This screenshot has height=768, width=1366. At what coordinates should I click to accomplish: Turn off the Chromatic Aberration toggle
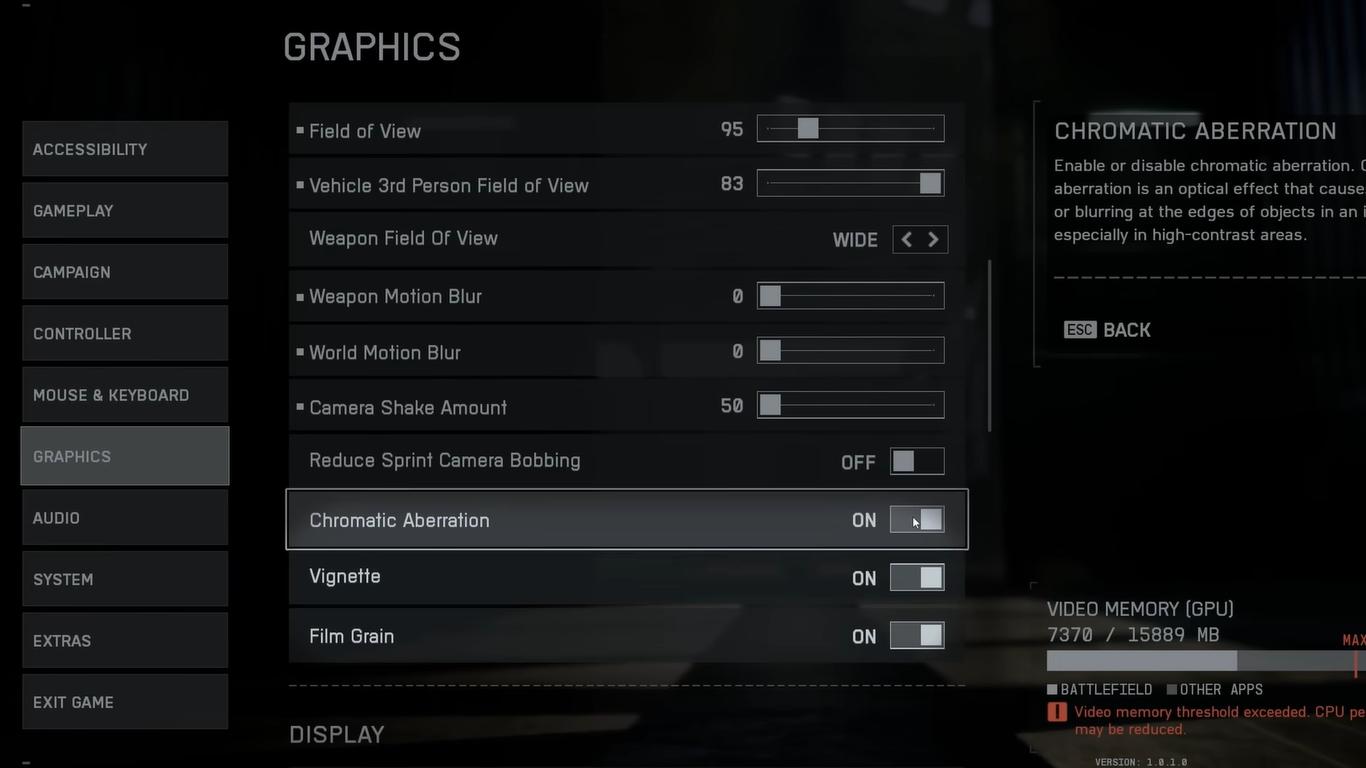pyautogui.click(x=917, y=520)
